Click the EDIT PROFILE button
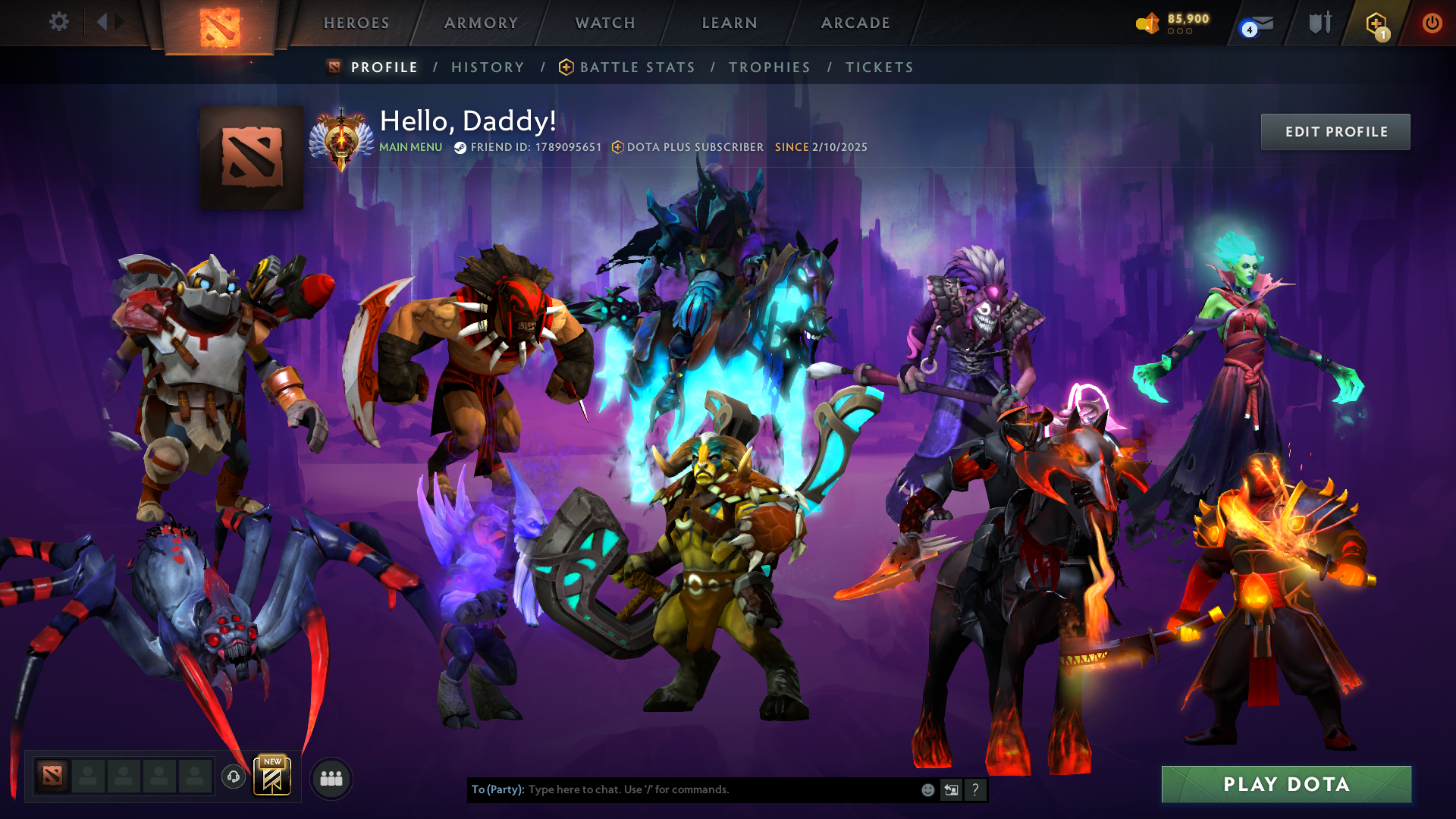 [x=1335, y=131]
